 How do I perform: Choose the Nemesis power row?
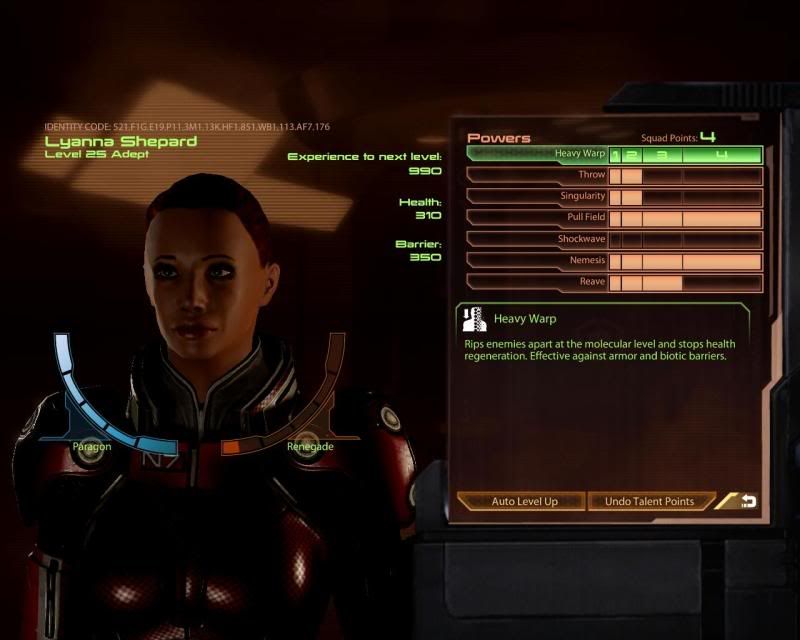(538, 261)
